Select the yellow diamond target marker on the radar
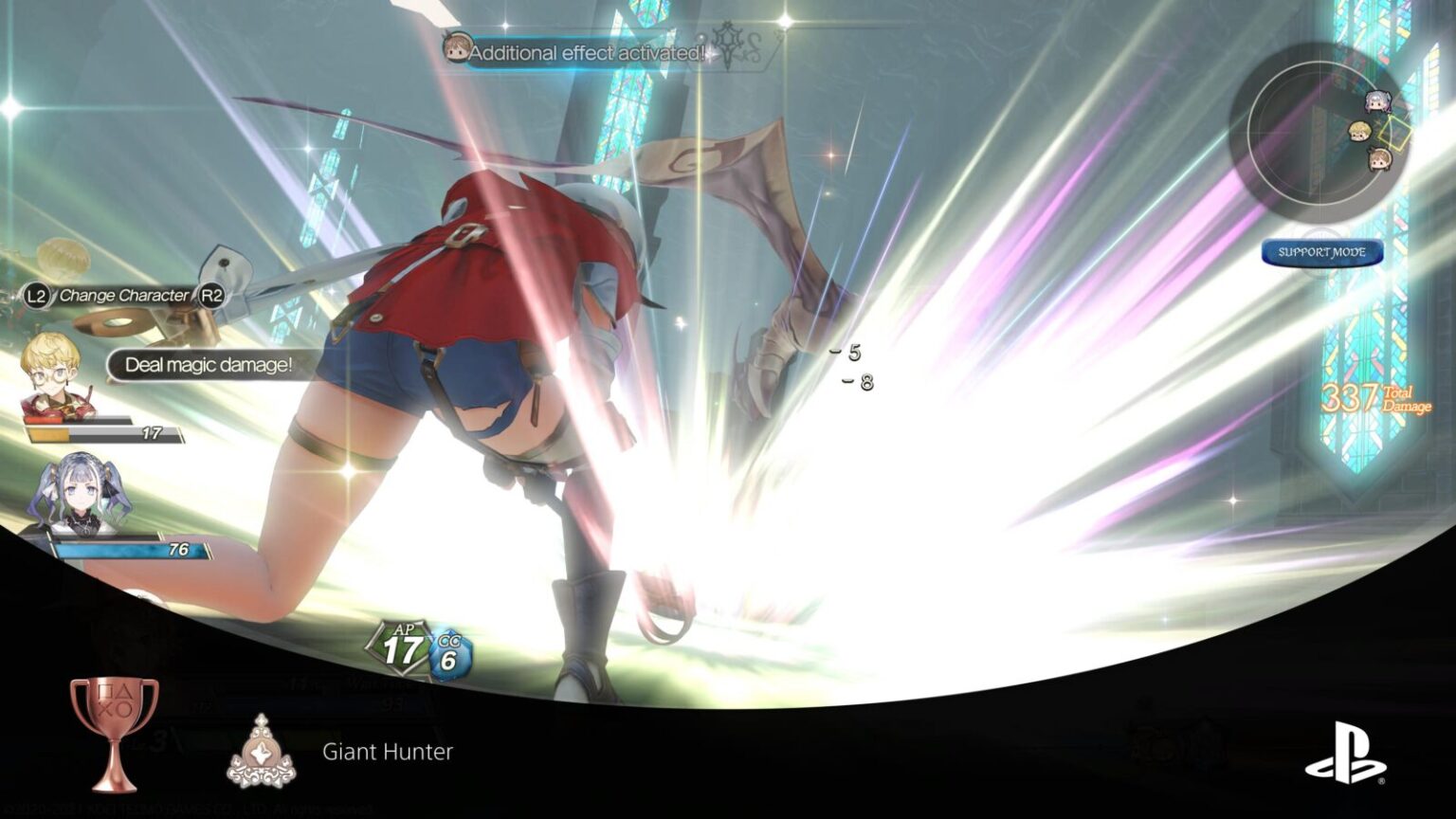Screen dimensions: 1456x819 (1394, 132)
